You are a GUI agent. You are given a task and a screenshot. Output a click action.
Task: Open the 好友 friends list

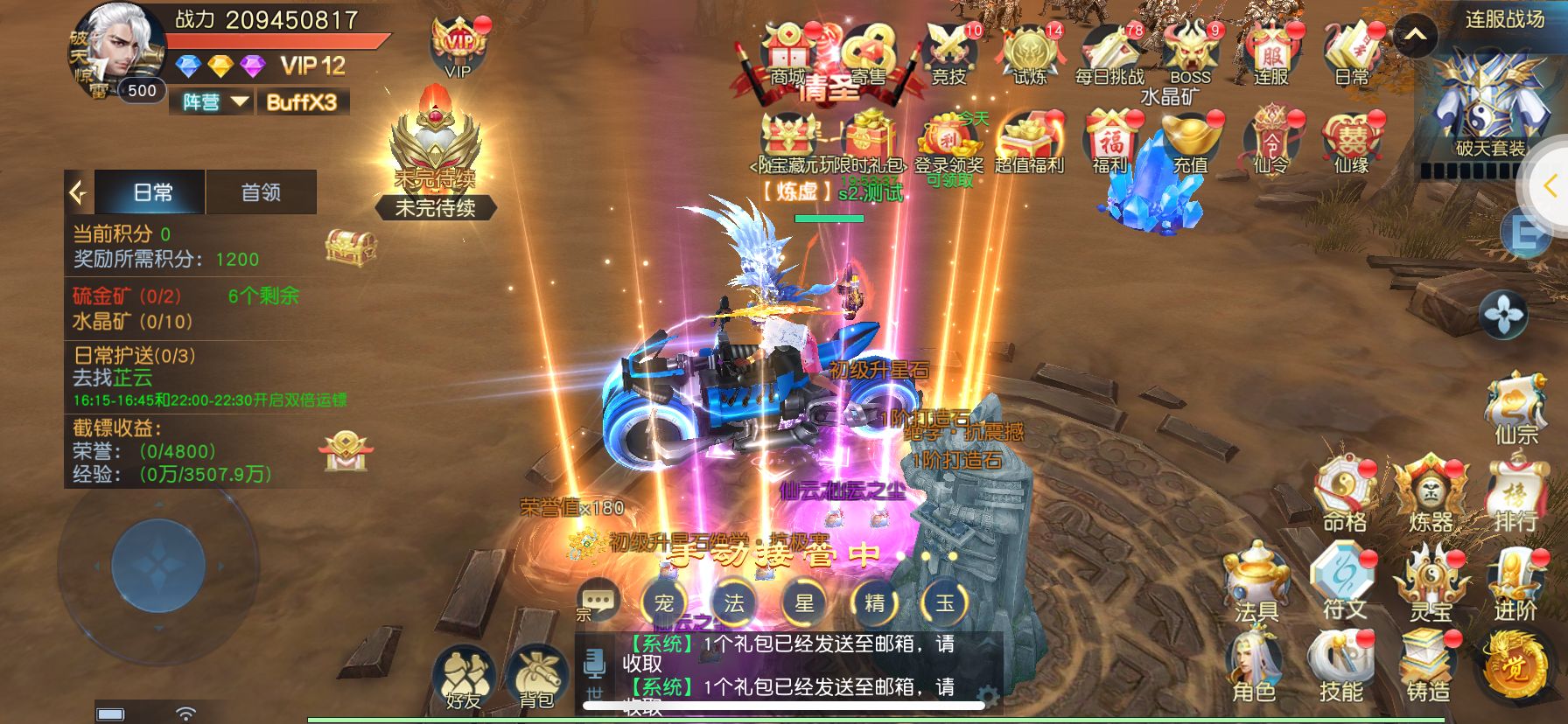pyautogui.click(x=464, y=679)
